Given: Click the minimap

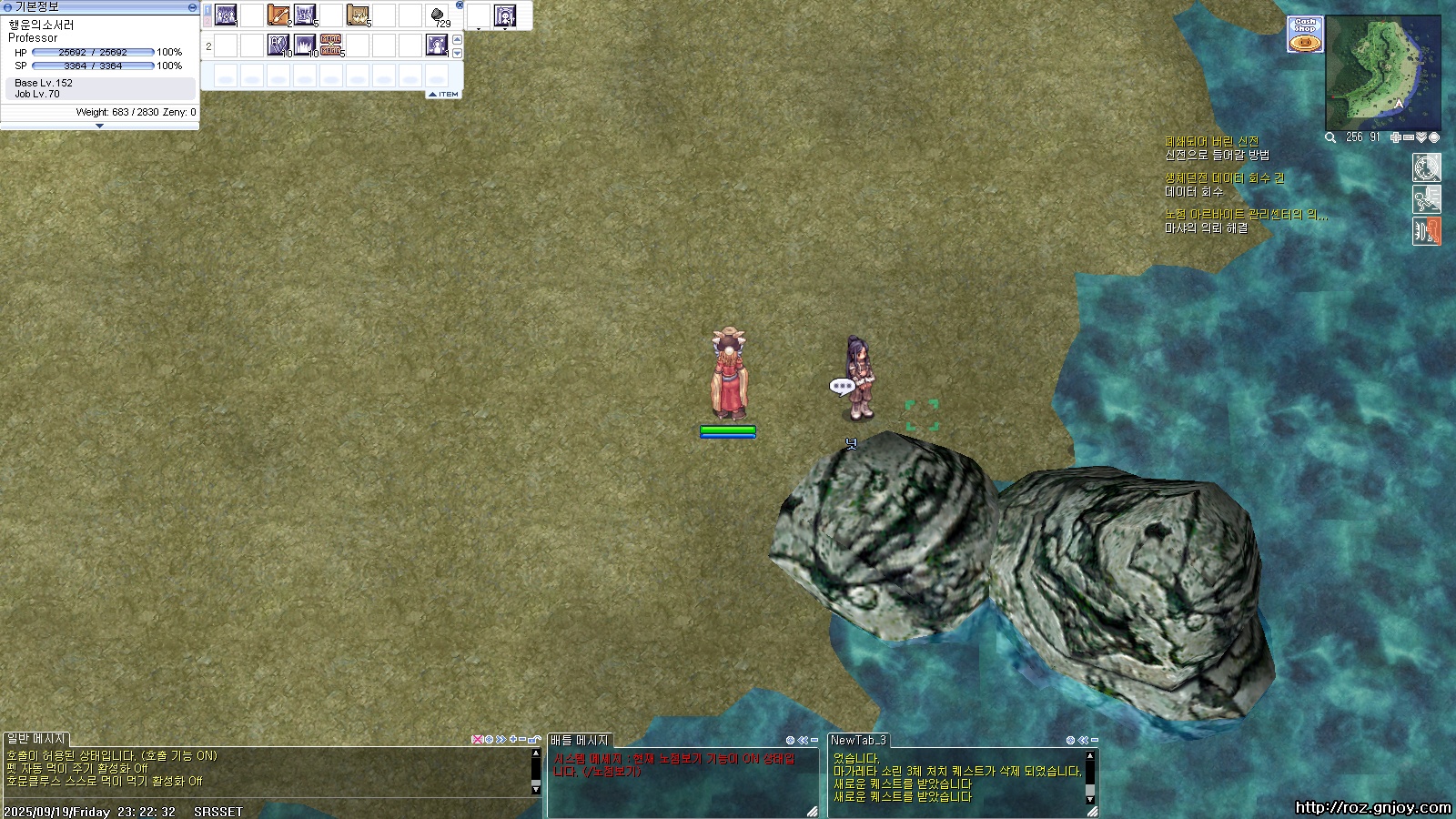Looking at the screenshot, I should point(1383,73).
